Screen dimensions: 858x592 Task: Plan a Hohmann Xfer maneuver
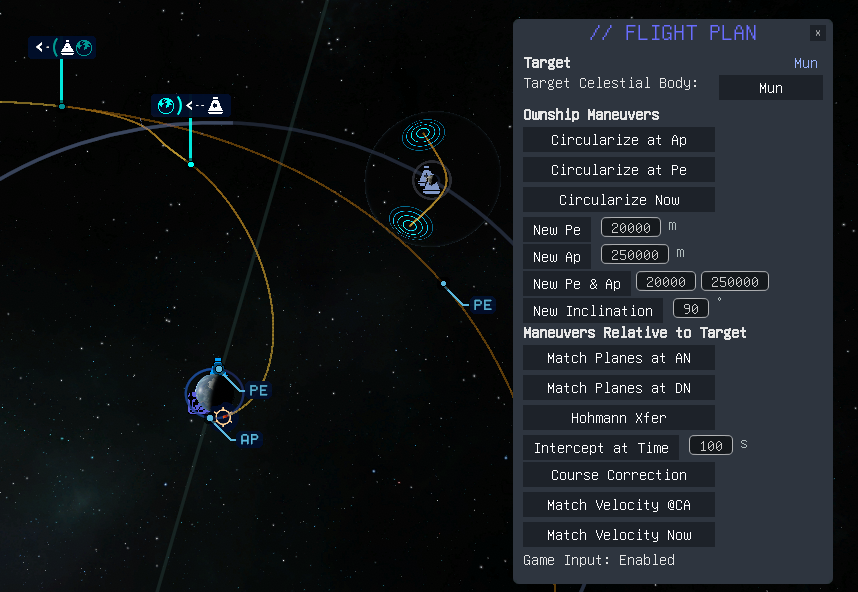point(618,418)
